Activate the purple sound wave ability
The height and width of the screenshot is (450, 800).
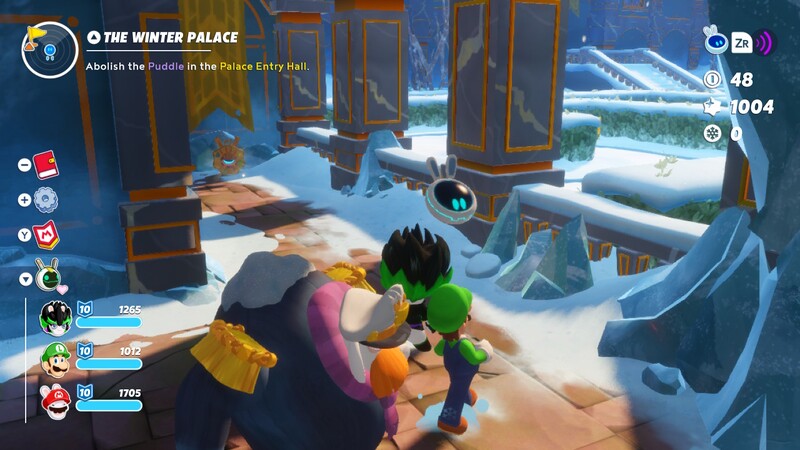[765, 43]
